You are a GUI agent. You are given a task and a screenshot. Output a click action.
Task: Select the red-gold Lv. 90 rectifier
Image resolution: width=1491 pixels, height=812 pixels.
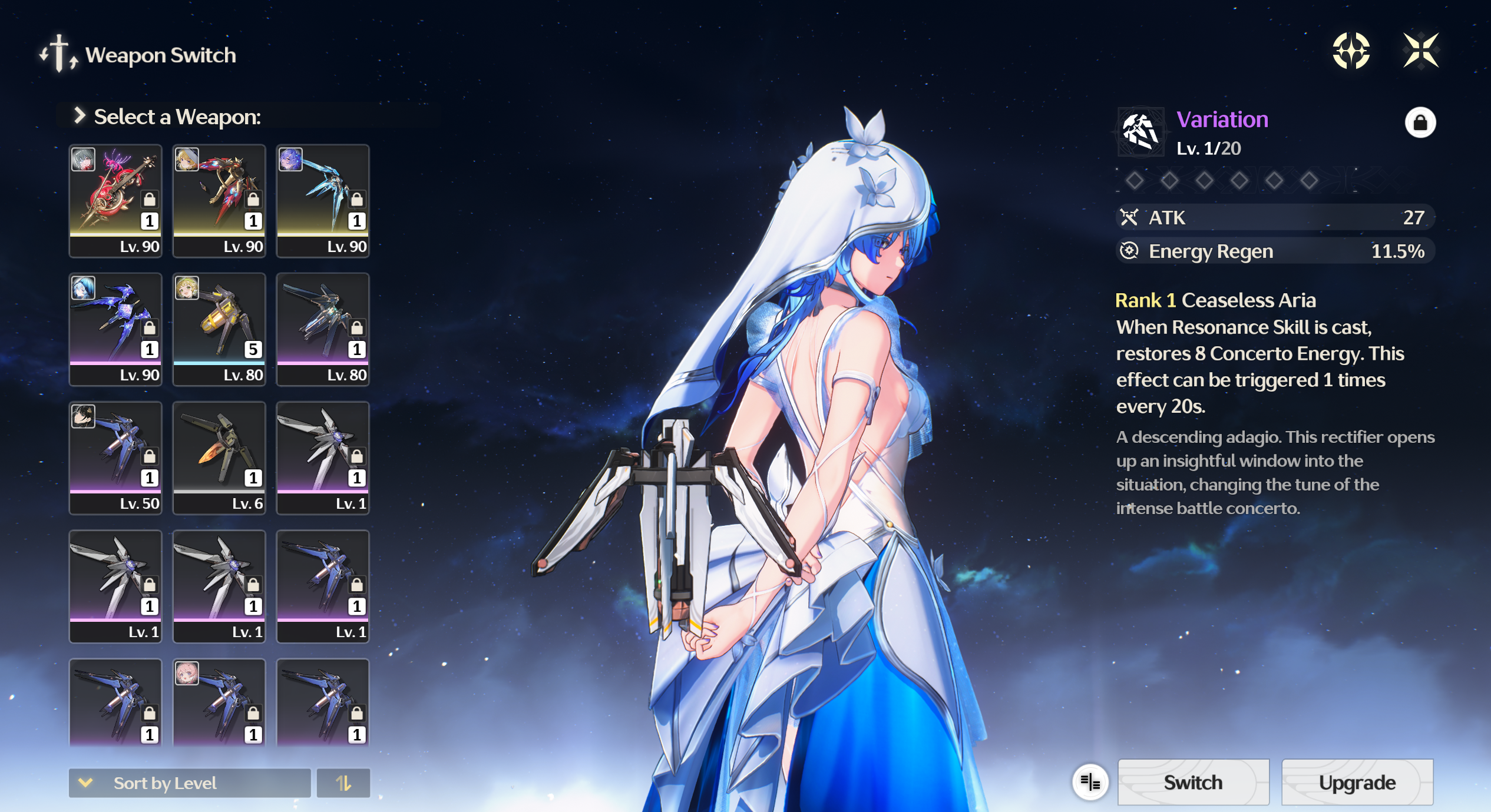pyautogui.click(x=219, y=200)
